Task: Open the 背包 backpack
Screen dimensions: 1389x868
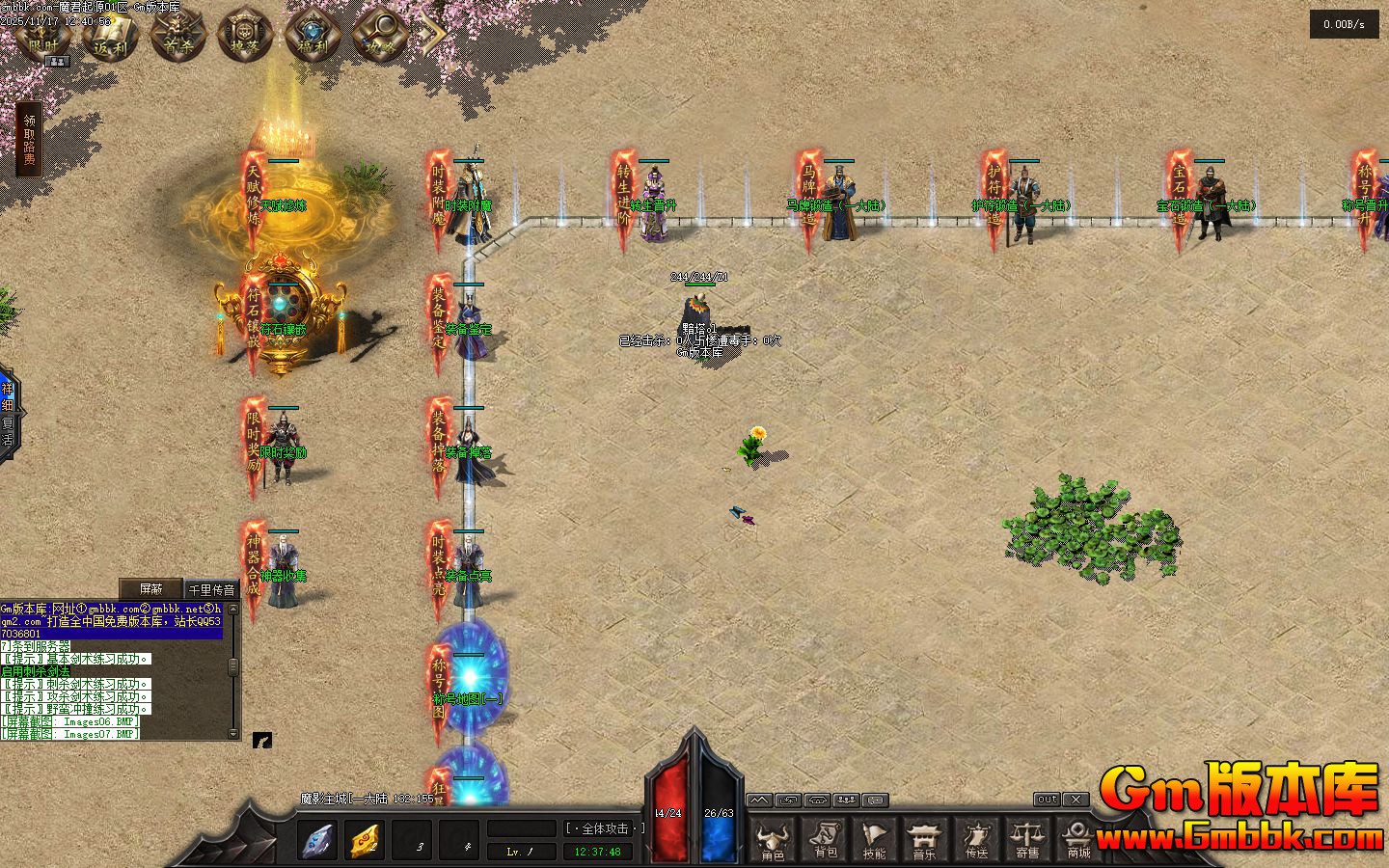Action: click(x=825, y=839)
